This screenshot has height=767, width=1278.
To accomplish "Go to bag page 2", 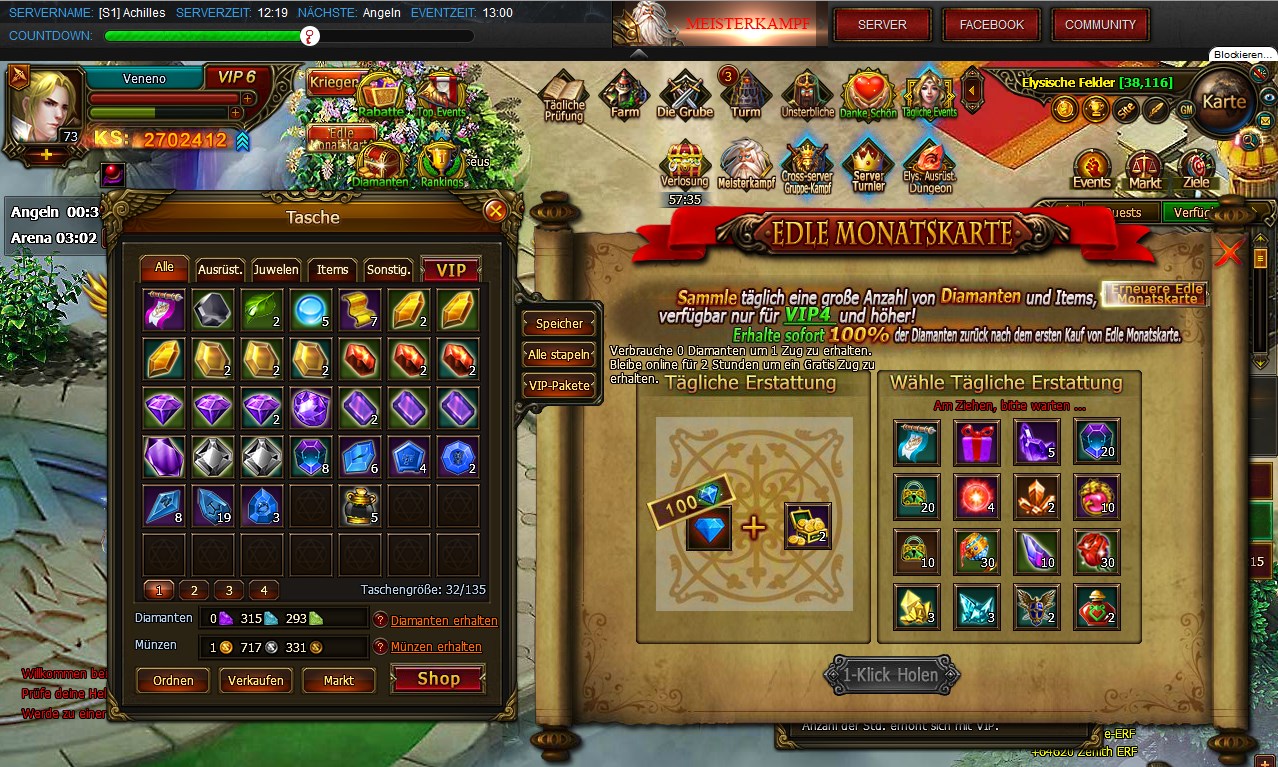I will click(x=193, y=590).
